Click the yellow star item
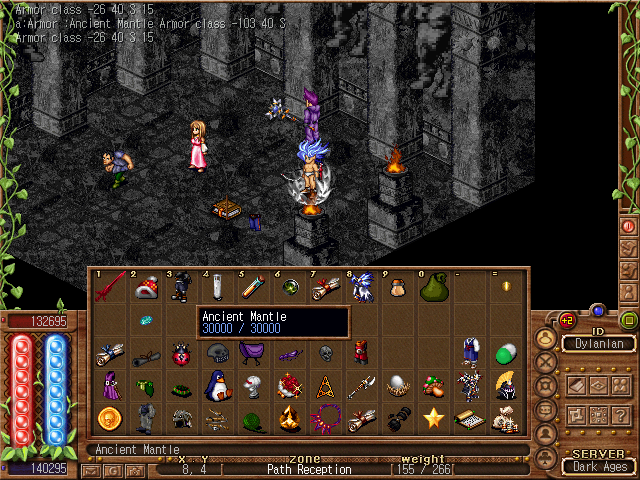This screenshot has height=480, width=640. point(434,418)
